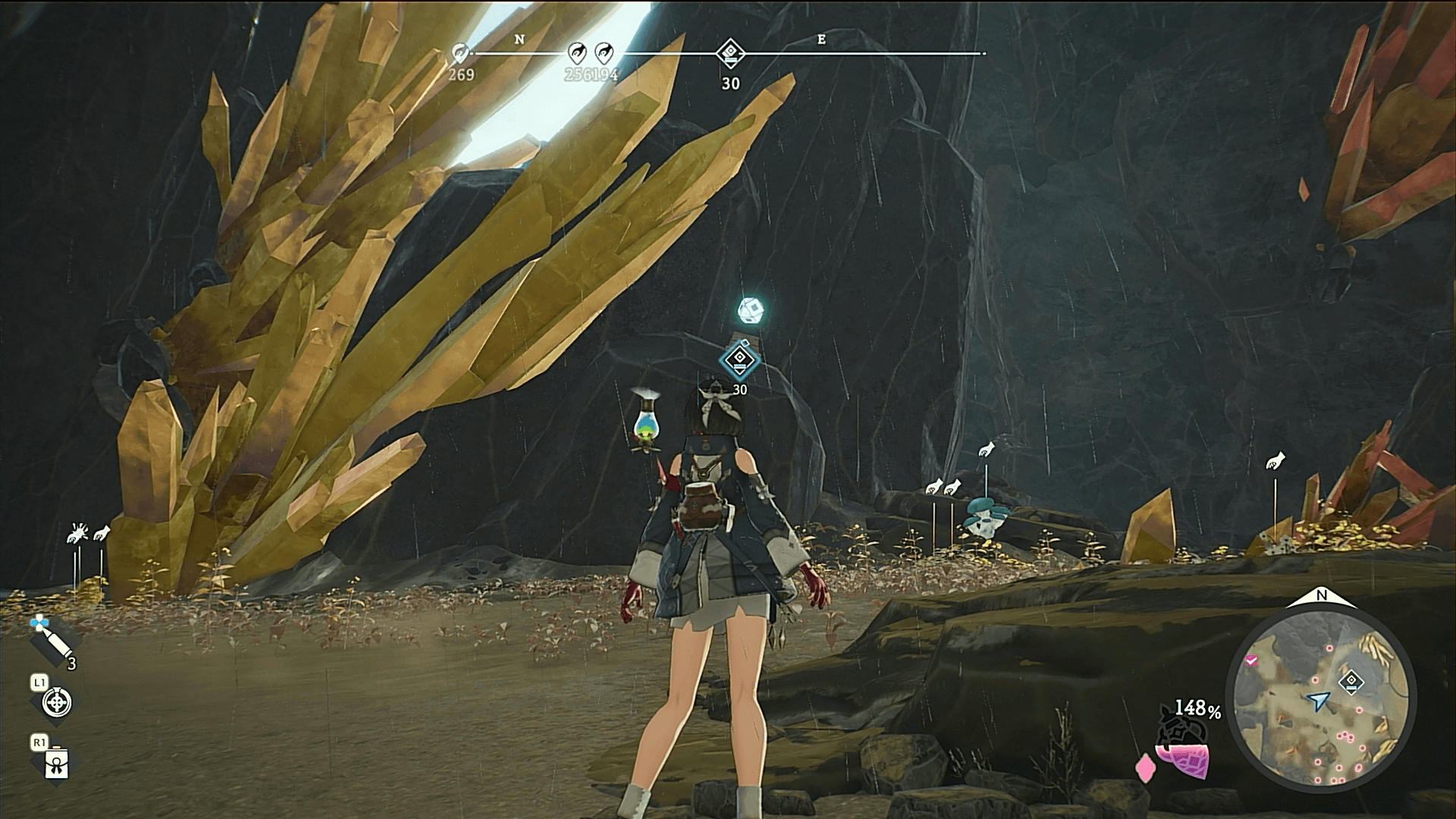The height and width of the screenshot is (819, 1456).
Task: Open the R1 pouch item icon
Action: 56,763
